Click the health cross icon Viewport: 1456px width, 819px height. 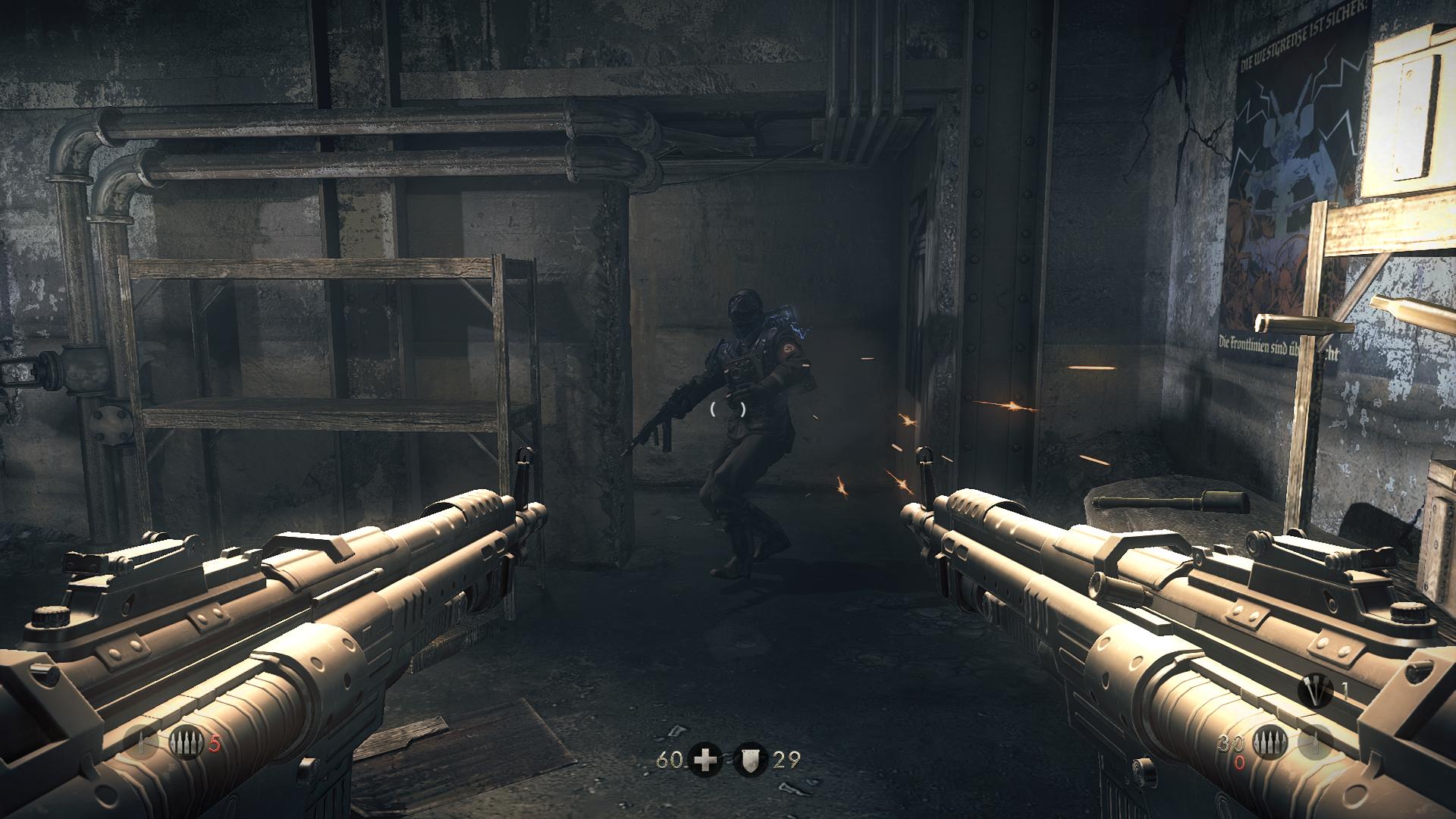[704, 759]
